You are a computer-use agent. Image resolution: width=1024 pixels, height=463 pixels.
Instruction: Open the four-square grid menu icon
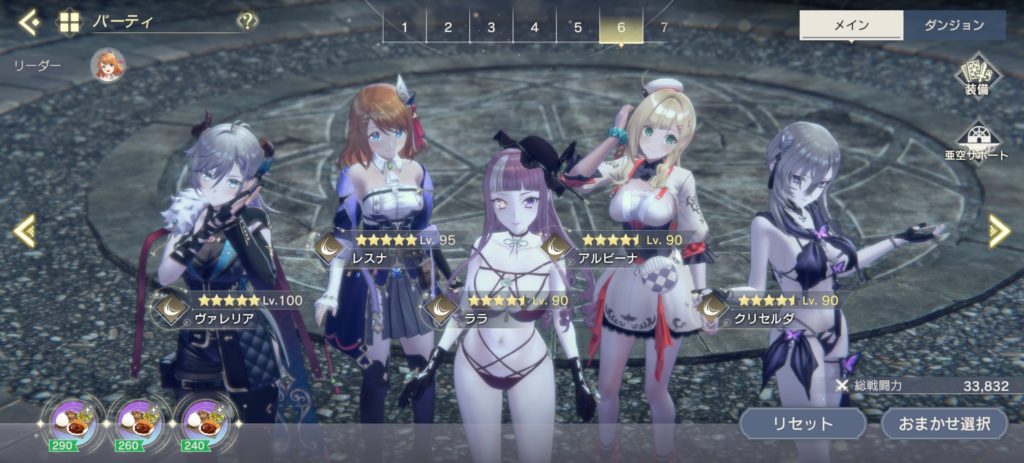(x=70, y=22)
